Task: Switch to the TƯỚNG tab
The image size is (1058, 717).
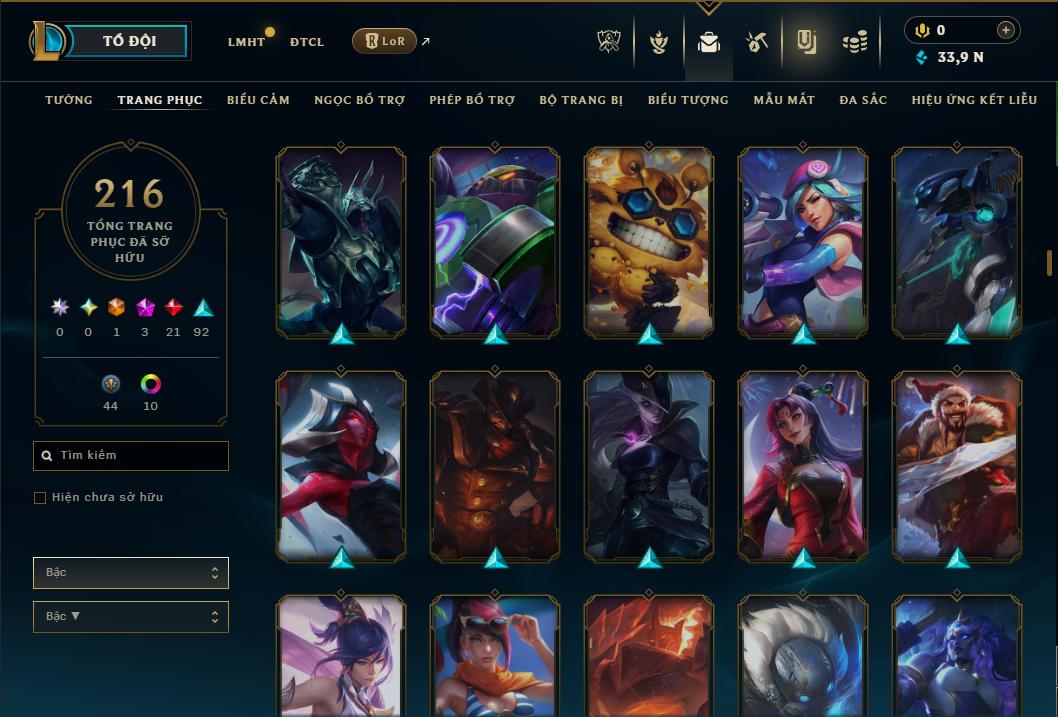Action: point(69,100)
